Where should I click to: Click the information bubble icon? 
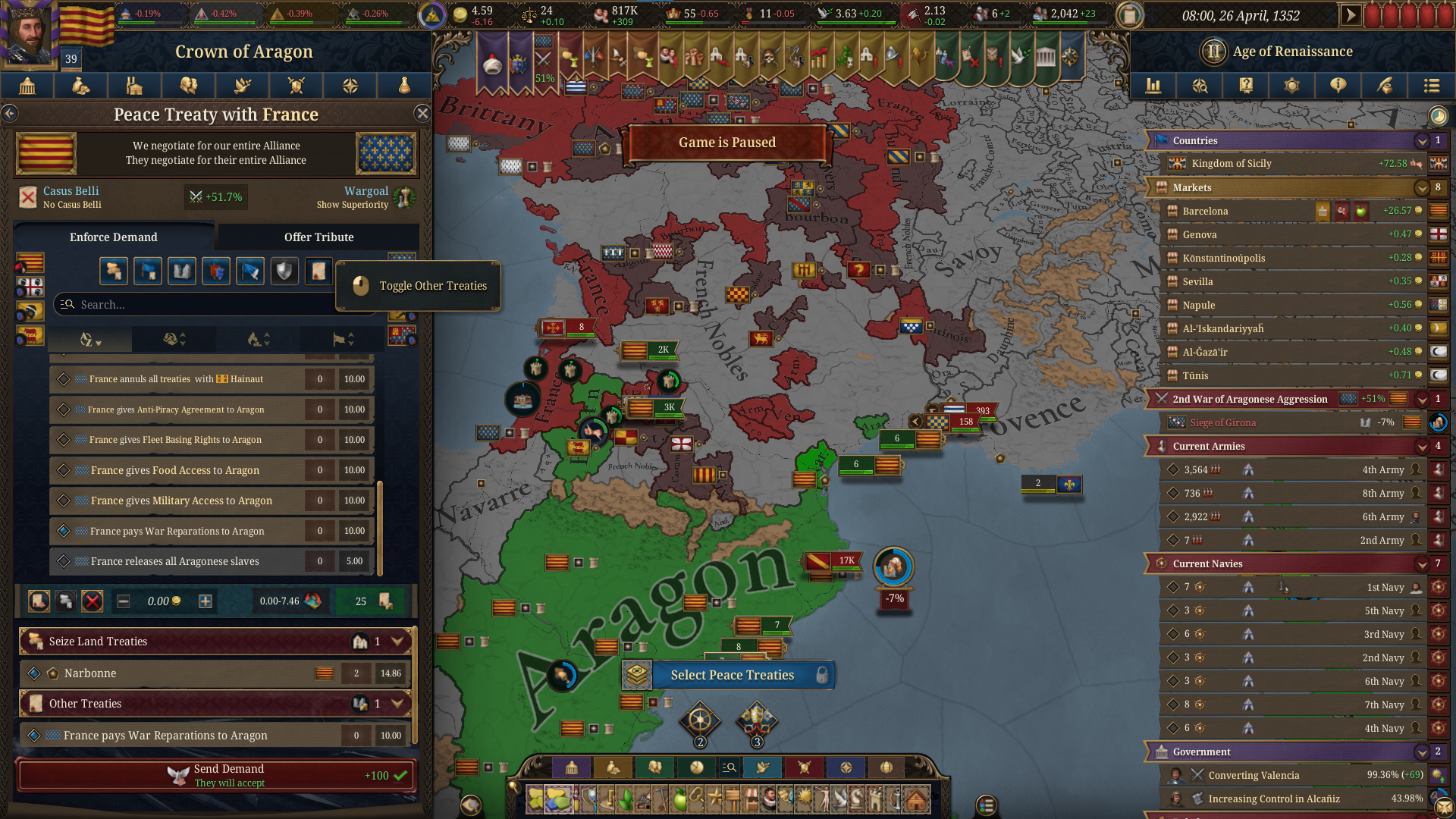(1338, 86)
